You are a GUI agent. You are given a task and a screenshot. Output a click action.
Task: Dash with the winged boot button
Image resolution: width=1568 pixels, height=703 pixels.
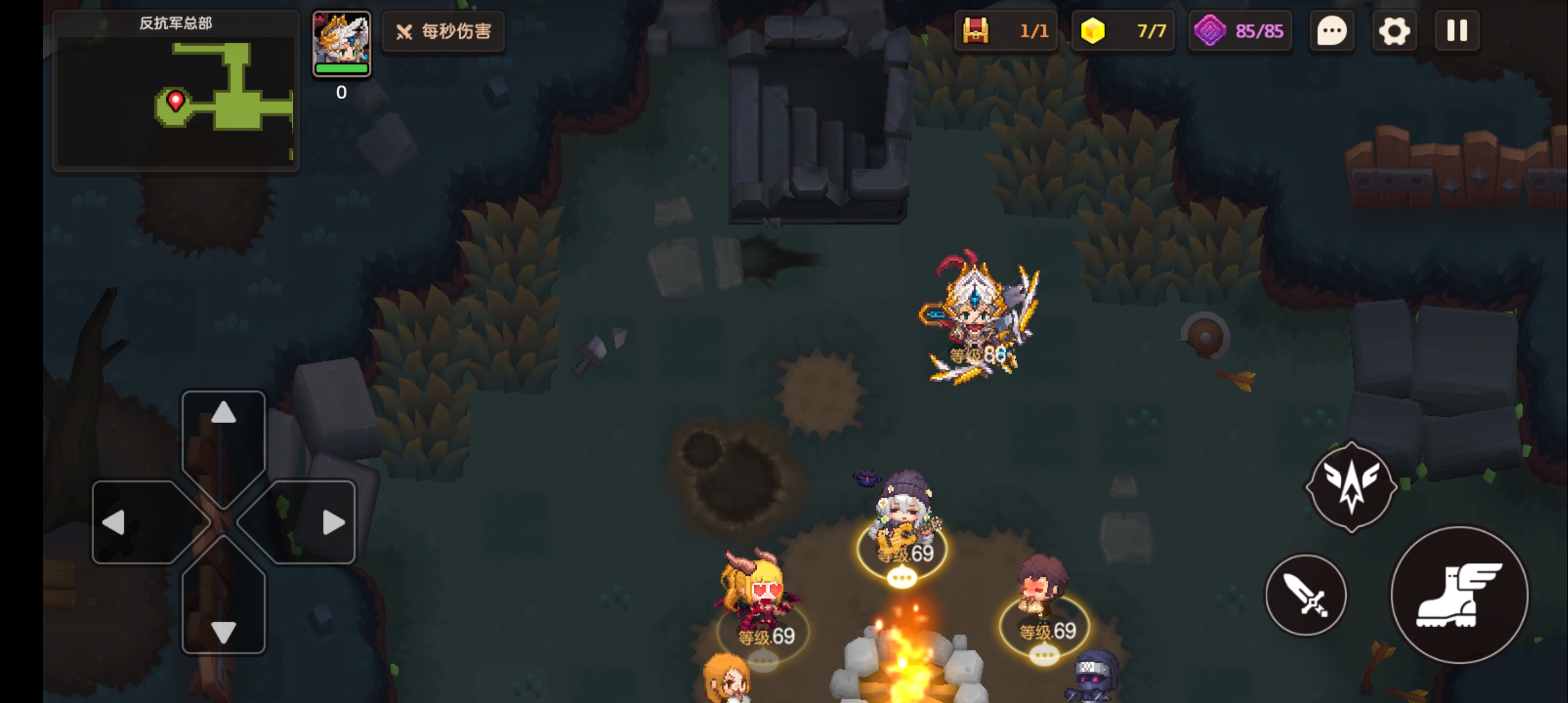click(1459, 595)
